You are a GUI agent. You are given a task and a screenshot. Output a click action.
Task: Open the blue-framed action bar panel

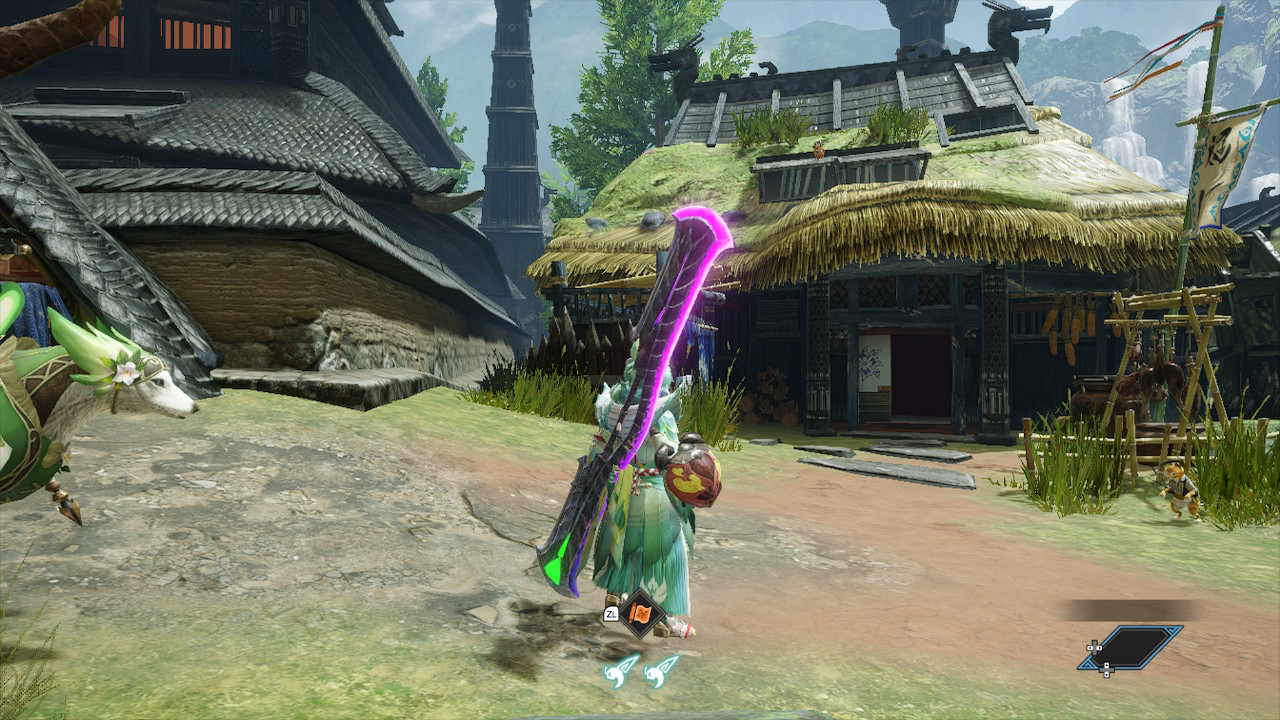tap(1132, 647)
